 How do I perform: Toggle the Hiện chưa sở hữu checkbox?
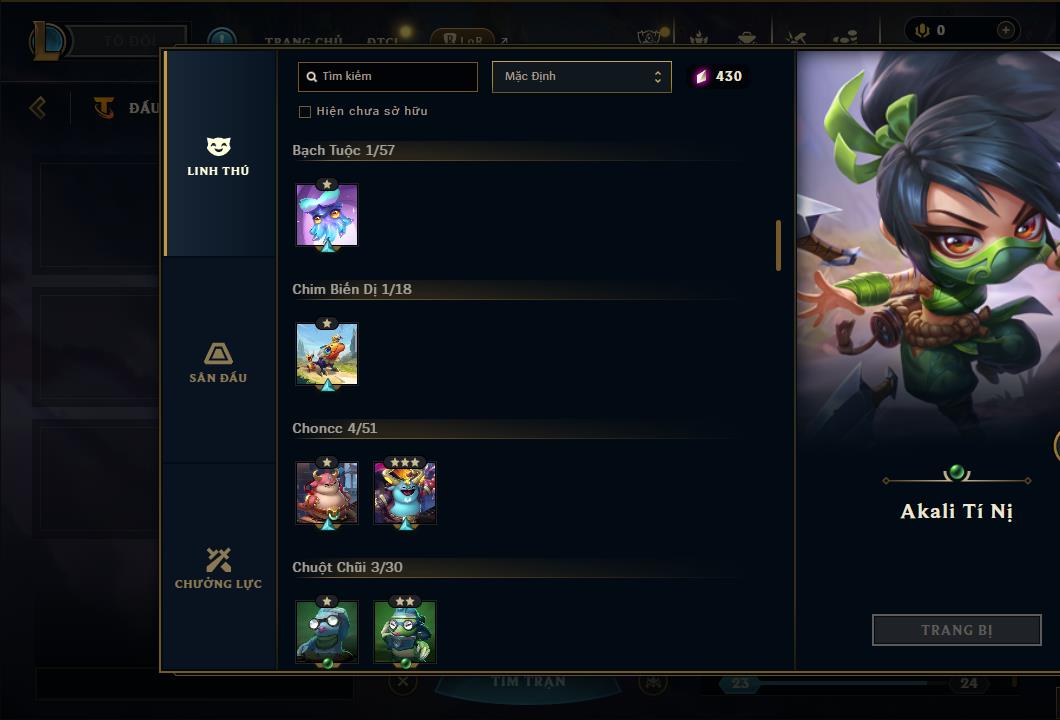[305, 111]
